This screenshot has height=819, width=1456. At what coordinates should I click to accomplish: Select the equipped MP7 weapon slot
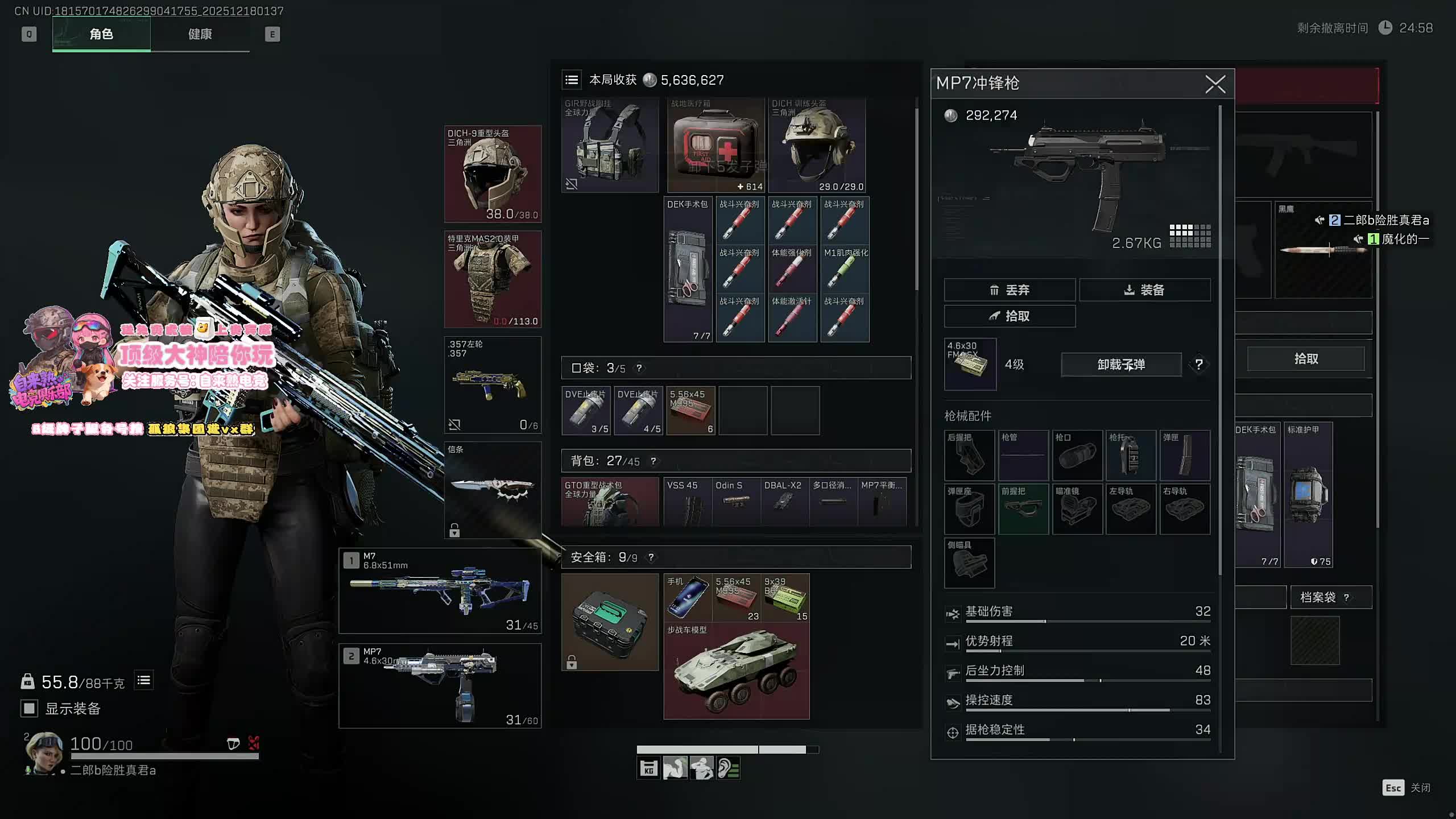click(x=440, y=686)
